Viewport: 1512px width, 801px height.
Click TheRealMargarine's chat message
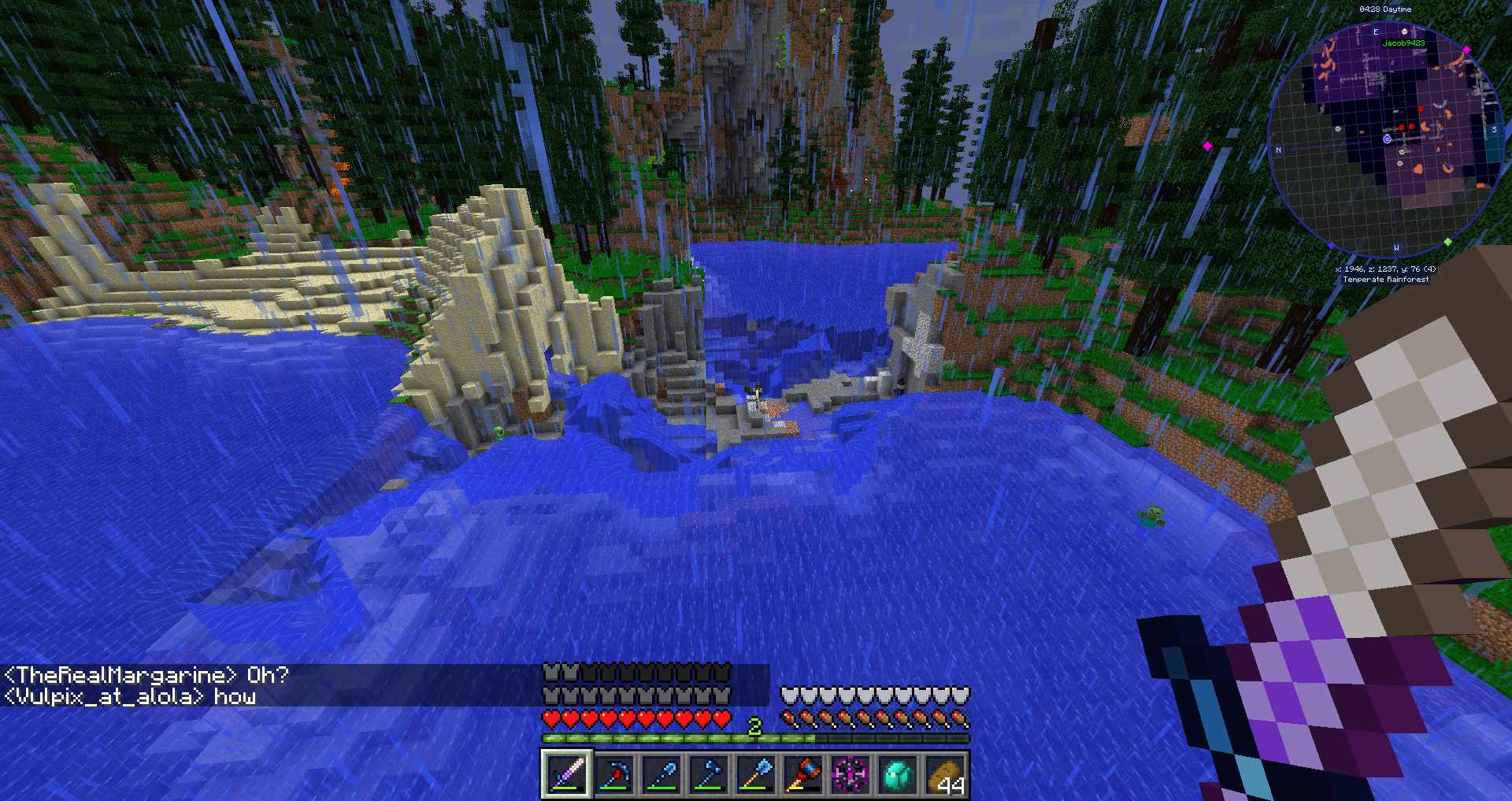point(146,675)
